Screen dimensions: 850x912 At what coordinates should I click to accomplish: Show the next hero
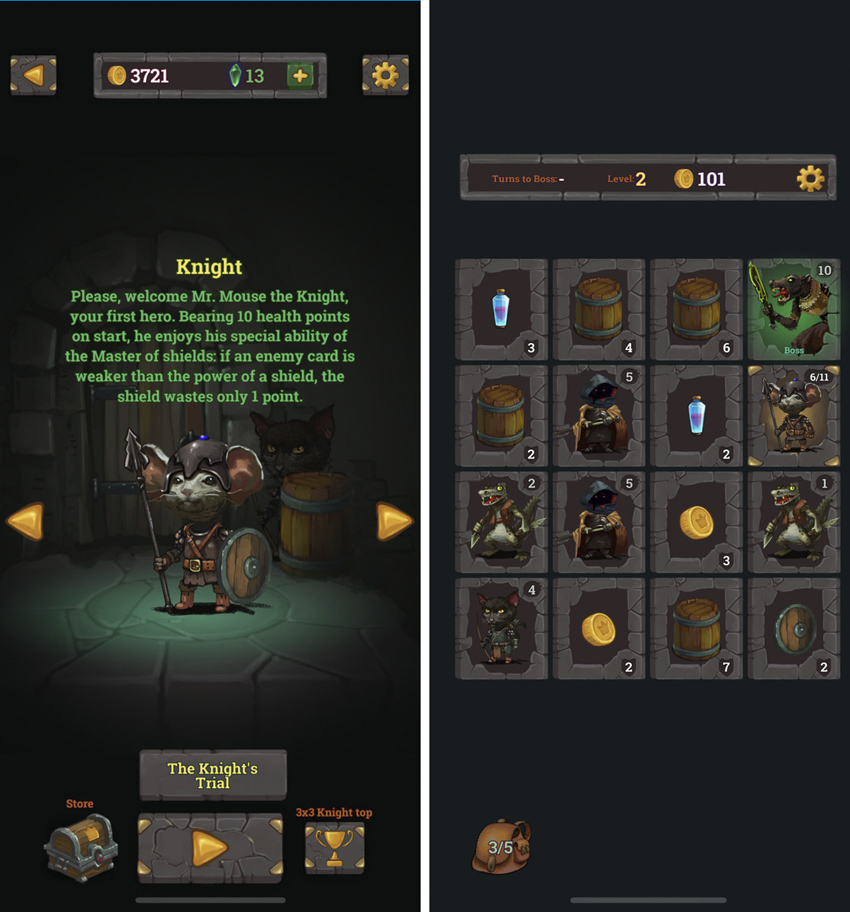(x=394, y=521)
